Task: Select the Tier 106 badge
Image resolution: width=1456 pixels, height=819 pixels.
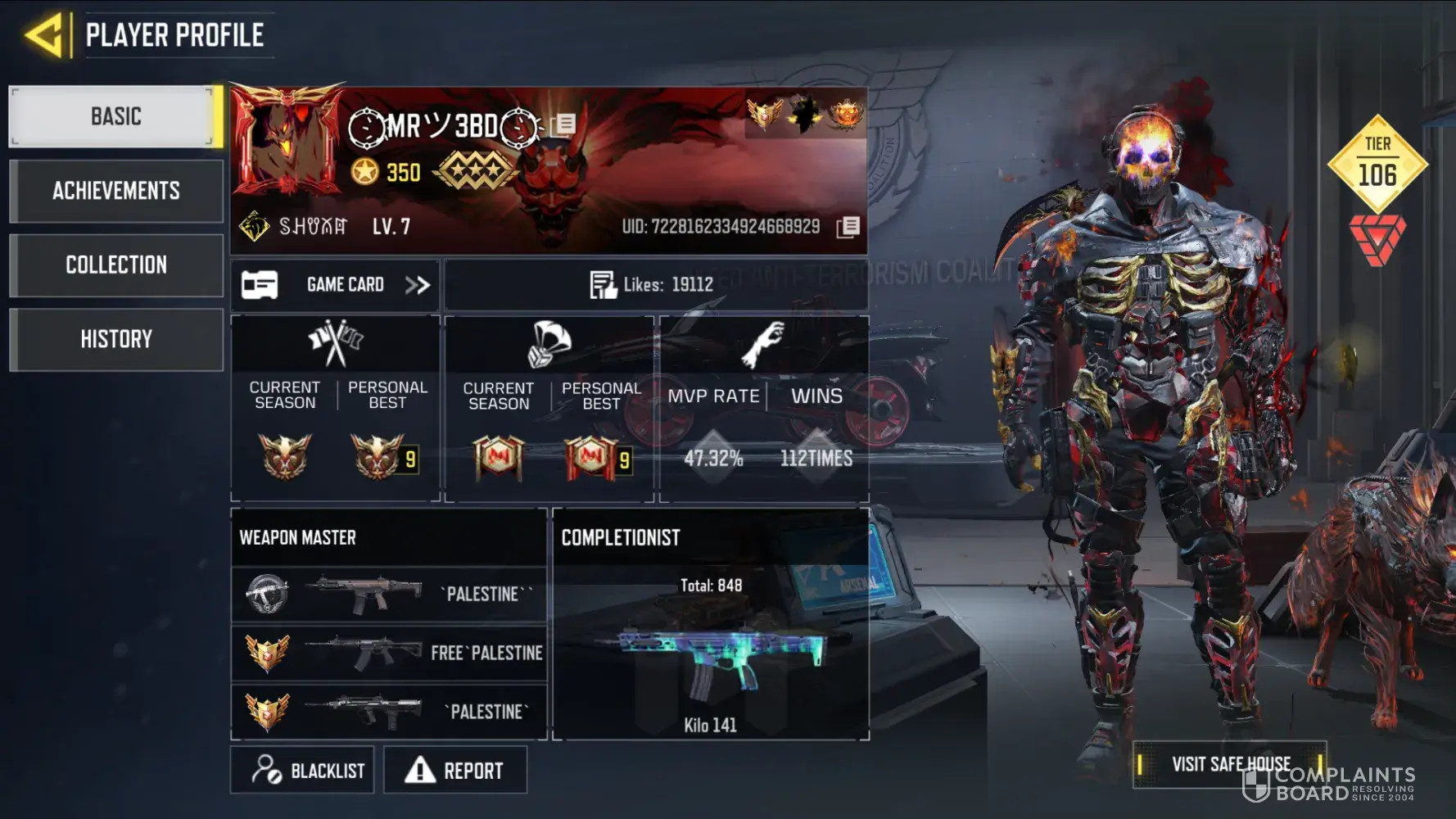Action: coord(1377,163)
